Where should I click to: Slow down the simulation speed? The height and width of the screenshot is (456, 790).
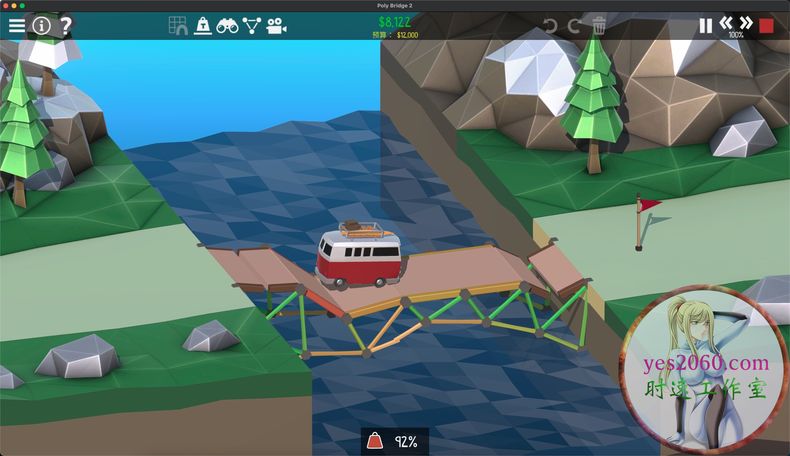pyautogui.click(x=726, y=22)
